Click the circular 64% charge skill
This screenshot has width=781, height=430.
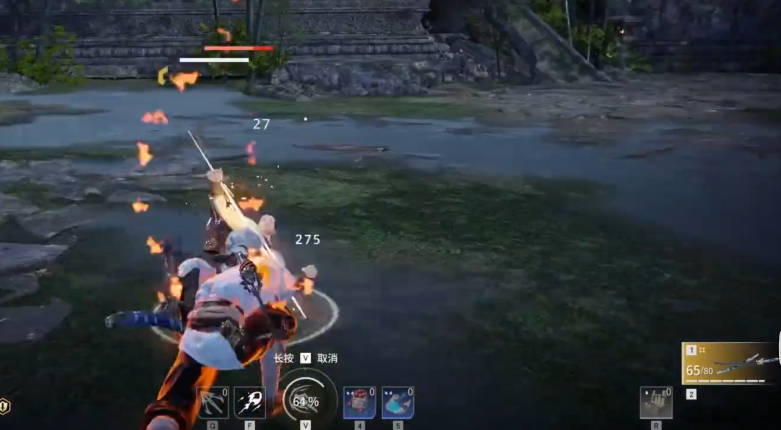304,401
